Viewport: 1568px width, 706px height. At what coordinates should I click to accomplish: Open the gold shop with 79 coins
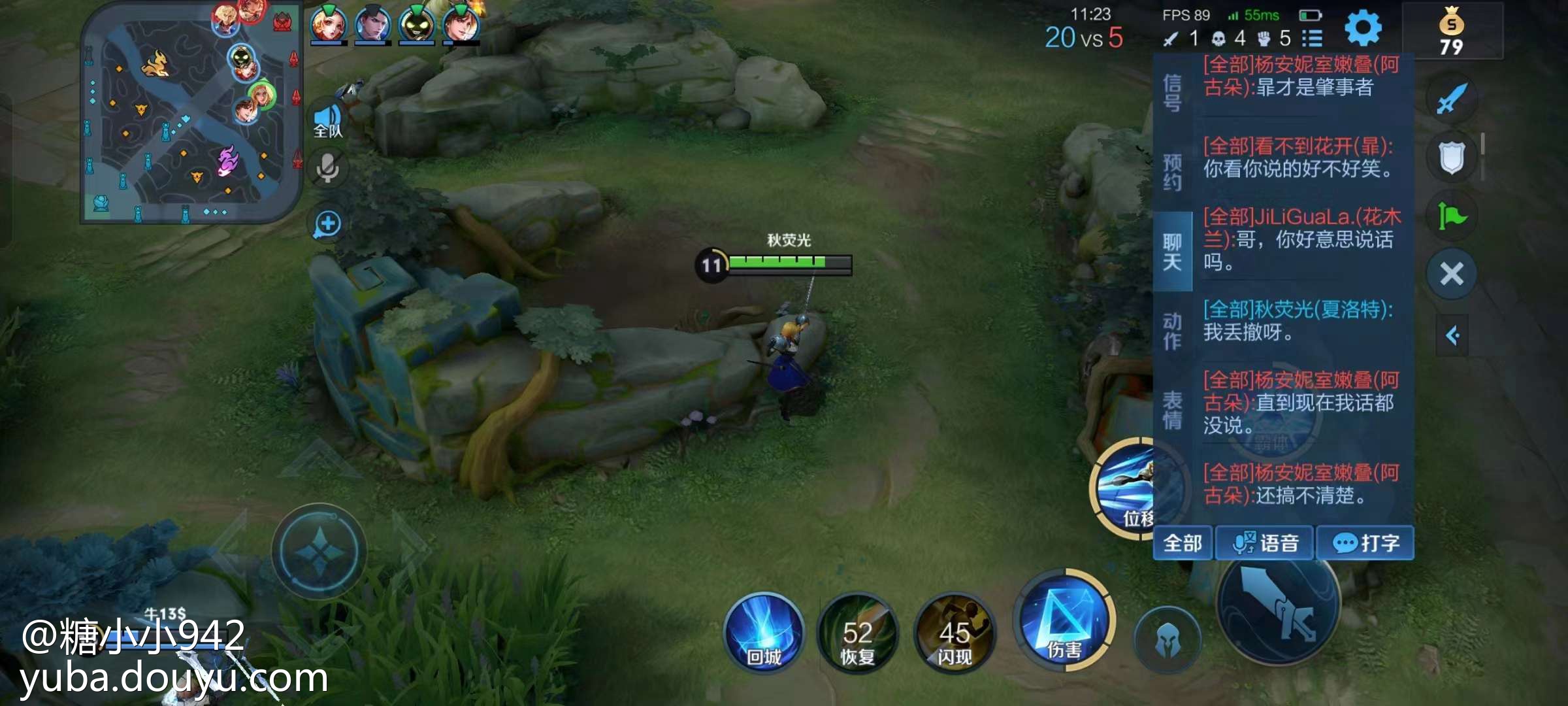point(1452,31)
